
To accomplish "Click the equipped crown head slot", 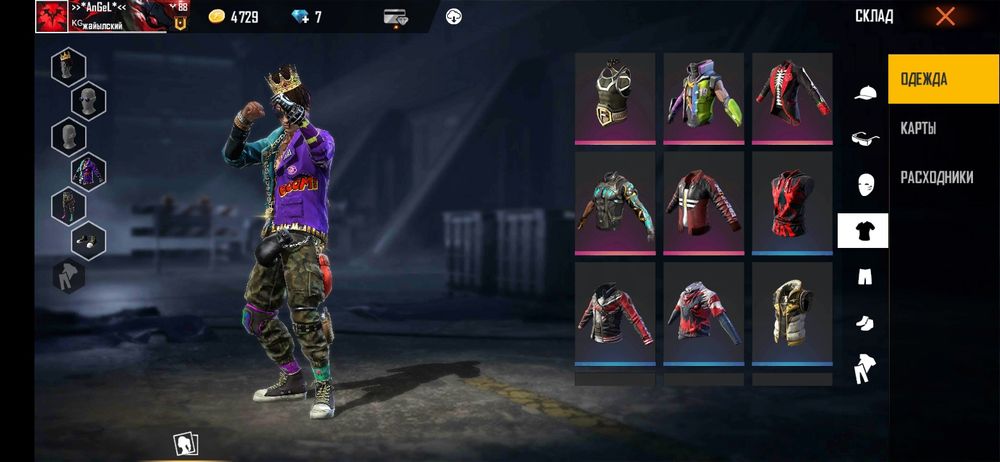I will coord(68,66).
